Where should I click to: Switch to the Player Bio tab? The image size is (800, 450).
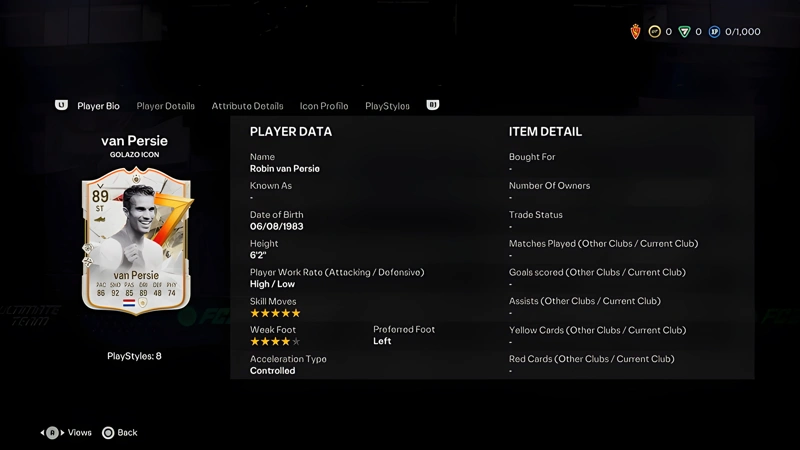coord(98,106)
